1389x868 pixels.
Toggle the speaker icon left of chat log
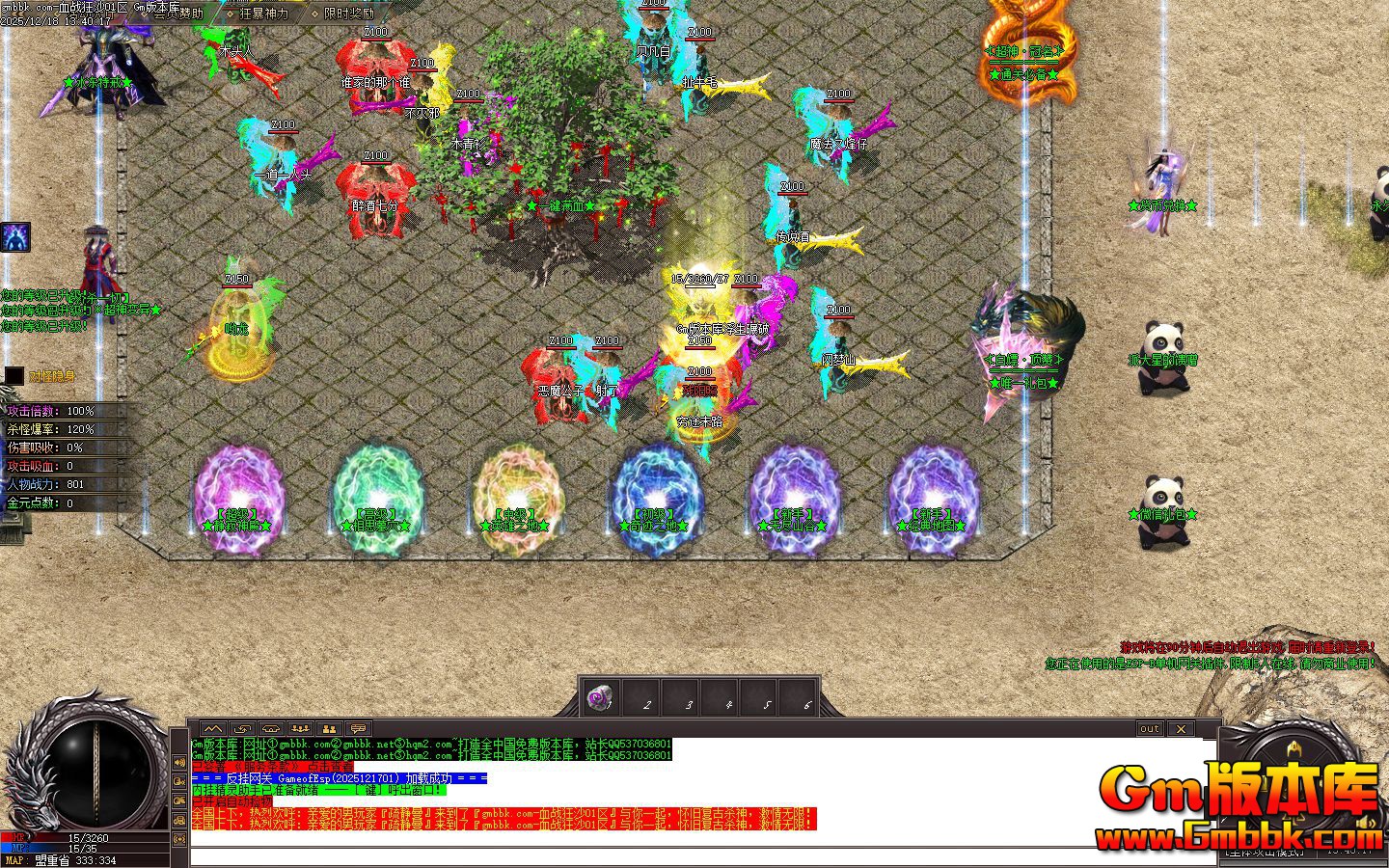point(179,762)
